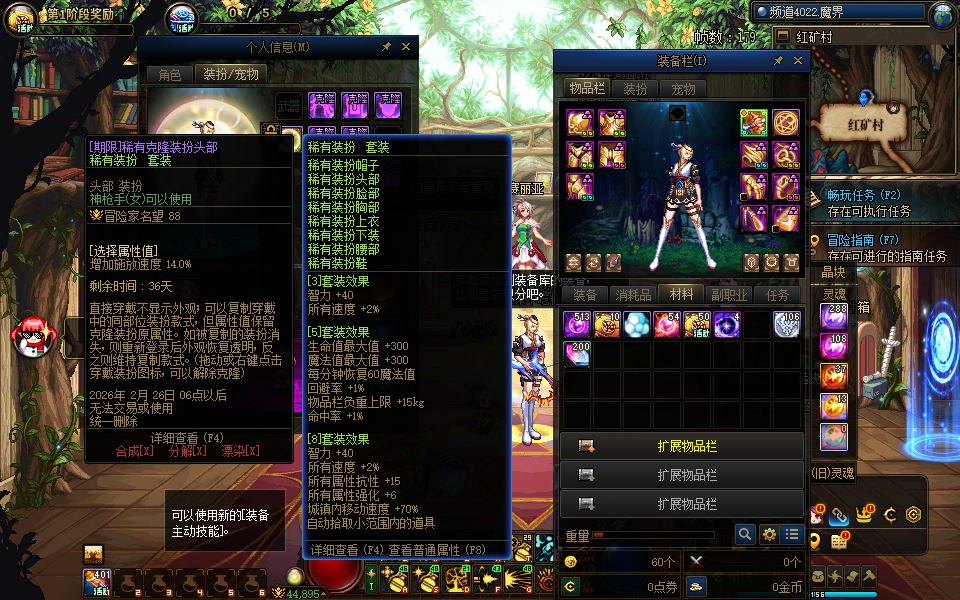Image resolution: width=960 pixels, height=600 pixels.
Task: Click the top 扩展物品栏 expand button
Action: 682,446
